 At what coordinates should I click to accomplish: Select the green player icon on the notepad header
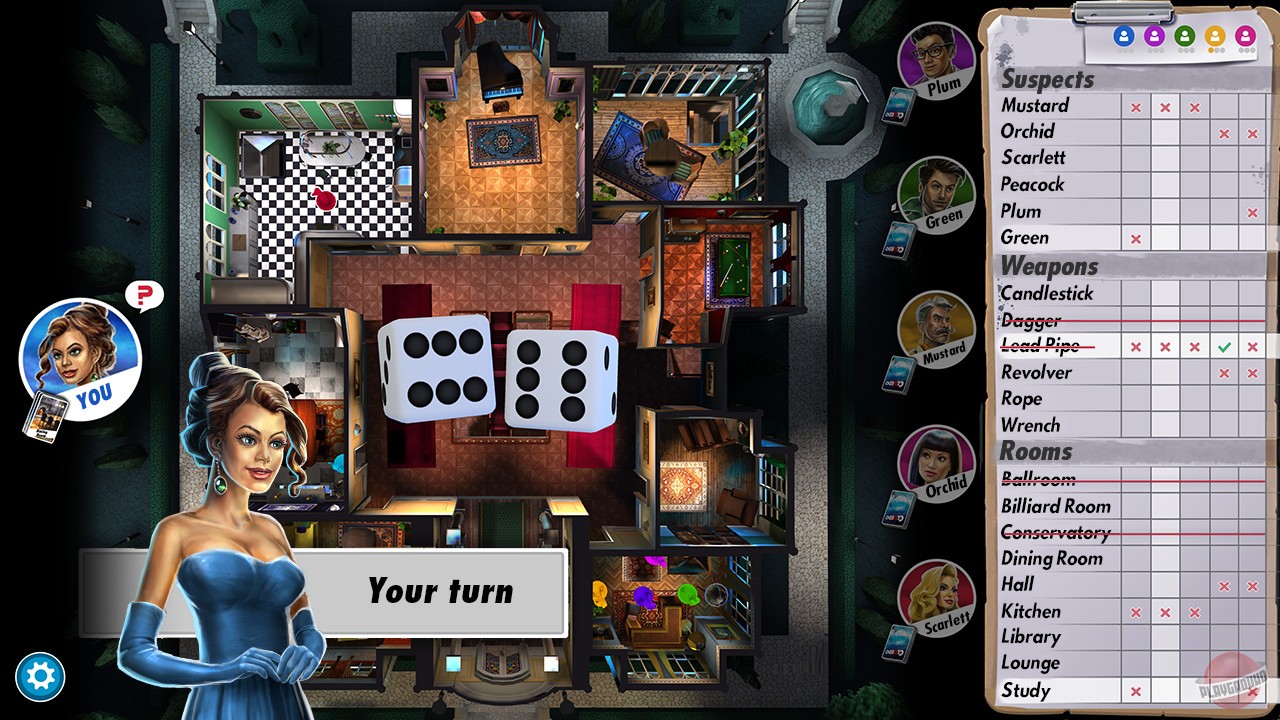click(1184, 37)
